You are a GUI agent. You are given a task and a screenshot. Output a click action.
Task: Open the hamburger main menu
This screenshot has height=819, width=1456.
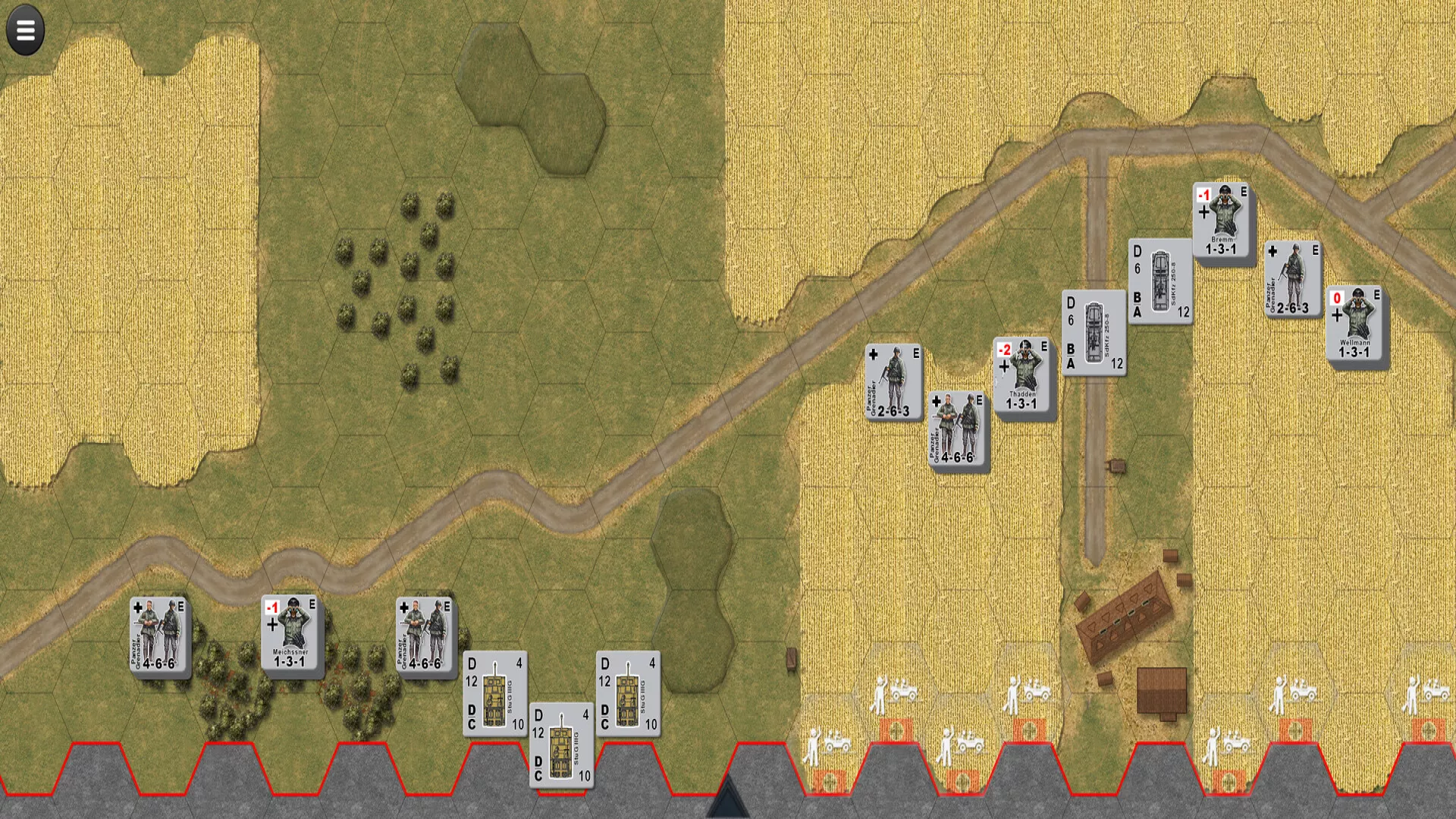25,30
